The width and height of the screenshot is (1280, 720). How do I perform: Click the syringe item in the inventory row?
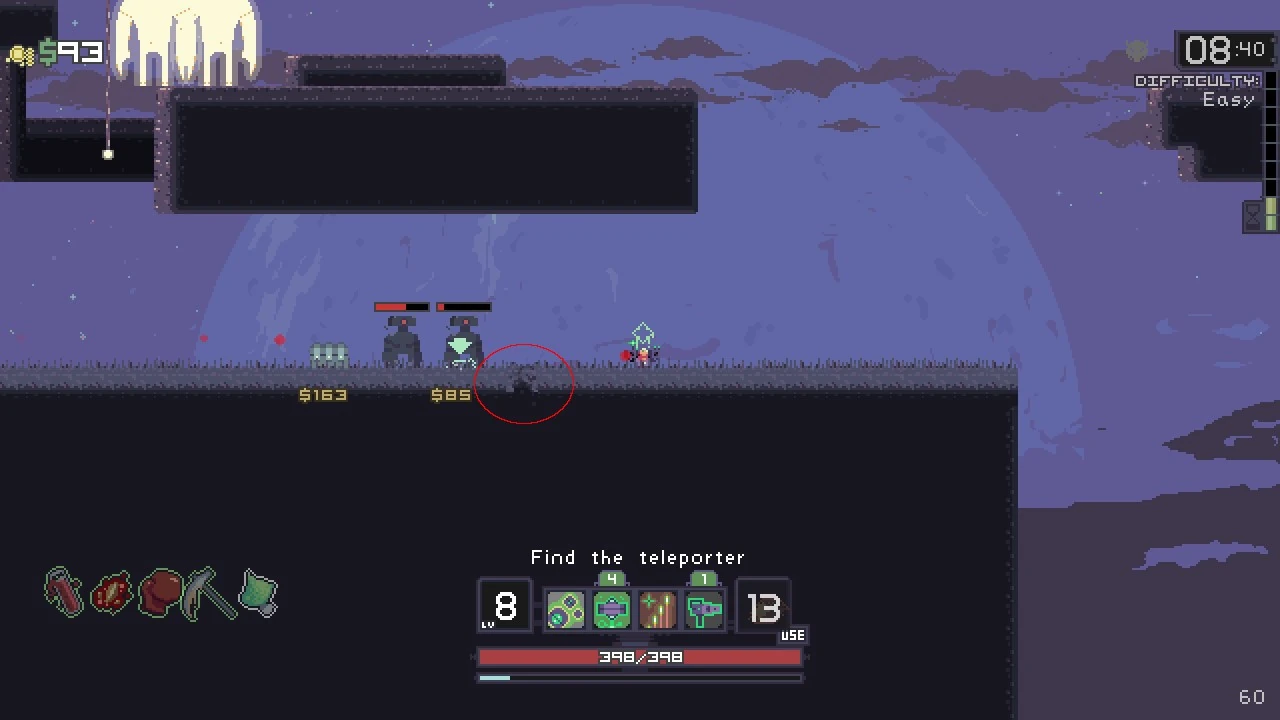[63, 593]
